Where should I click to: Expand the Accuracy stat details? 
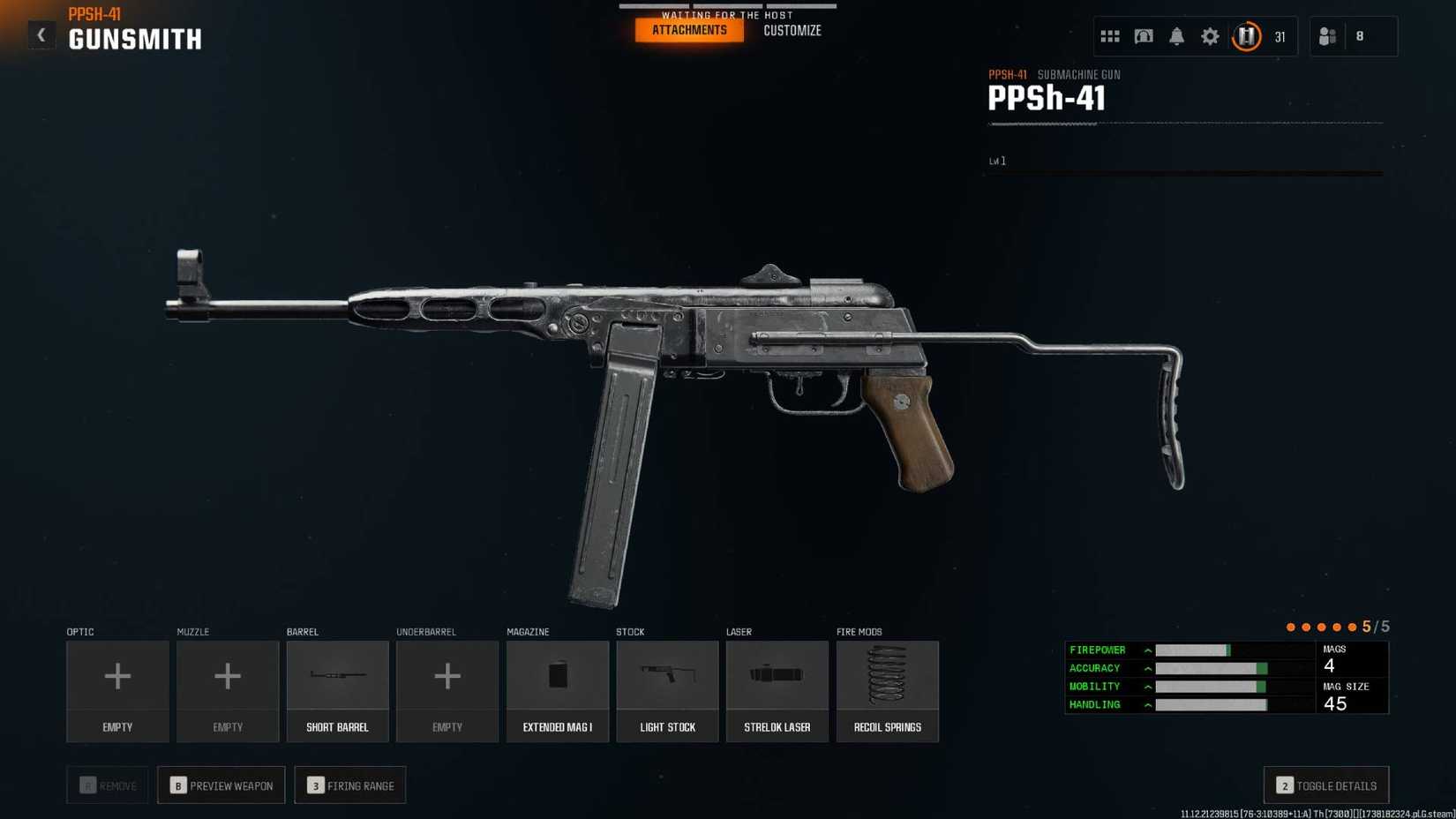[x=1147, y=668]
